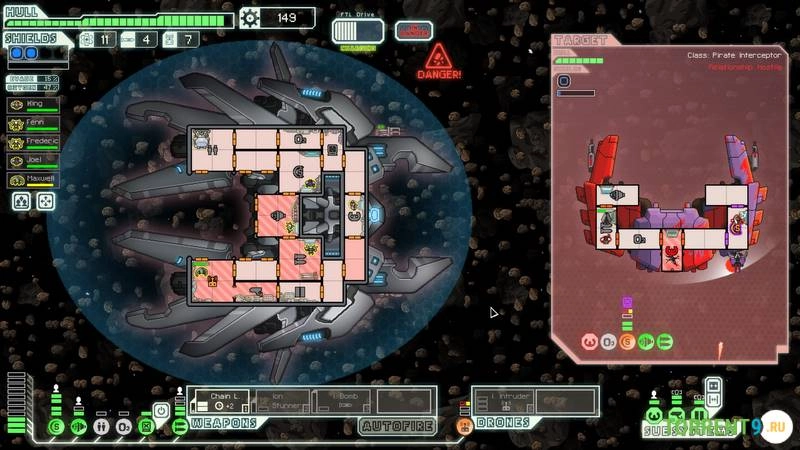Viewport: 800px width, 450px height.
Task: Click the oxygen system power icon
Action: (123, 427)
